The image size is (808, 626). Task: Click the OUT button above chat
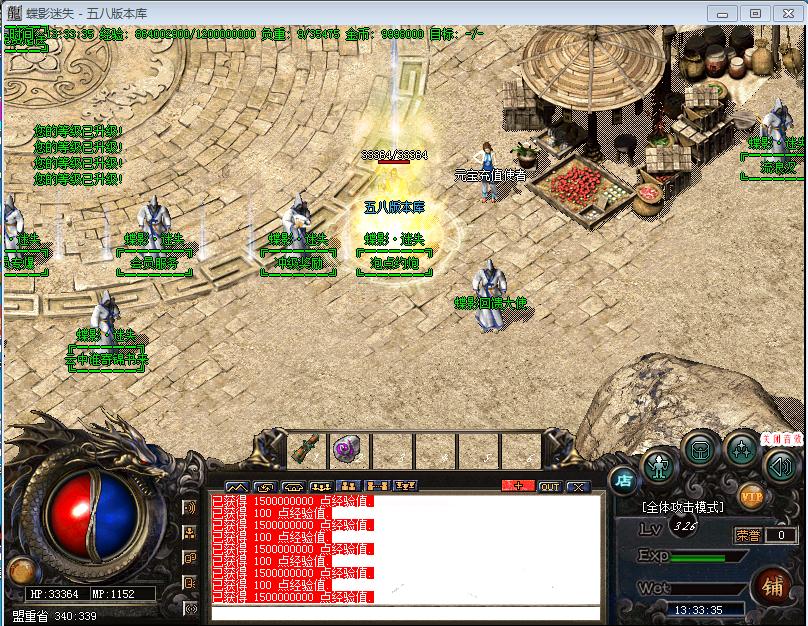(x=549, y=487)
